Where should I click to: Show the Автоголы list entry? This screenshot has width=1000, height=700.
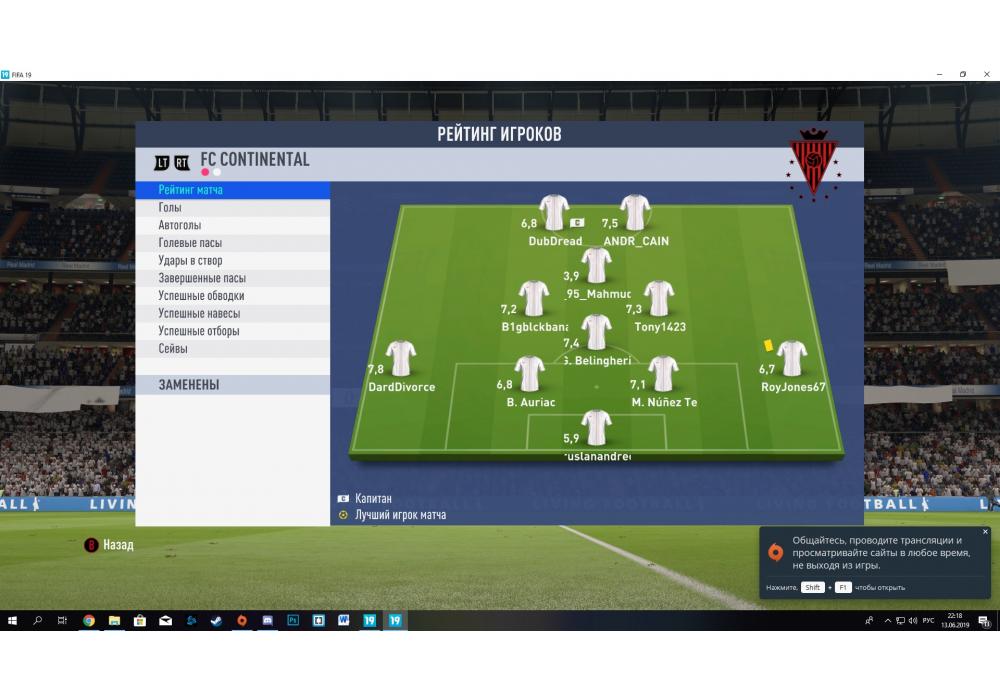[x=179, y=226]
